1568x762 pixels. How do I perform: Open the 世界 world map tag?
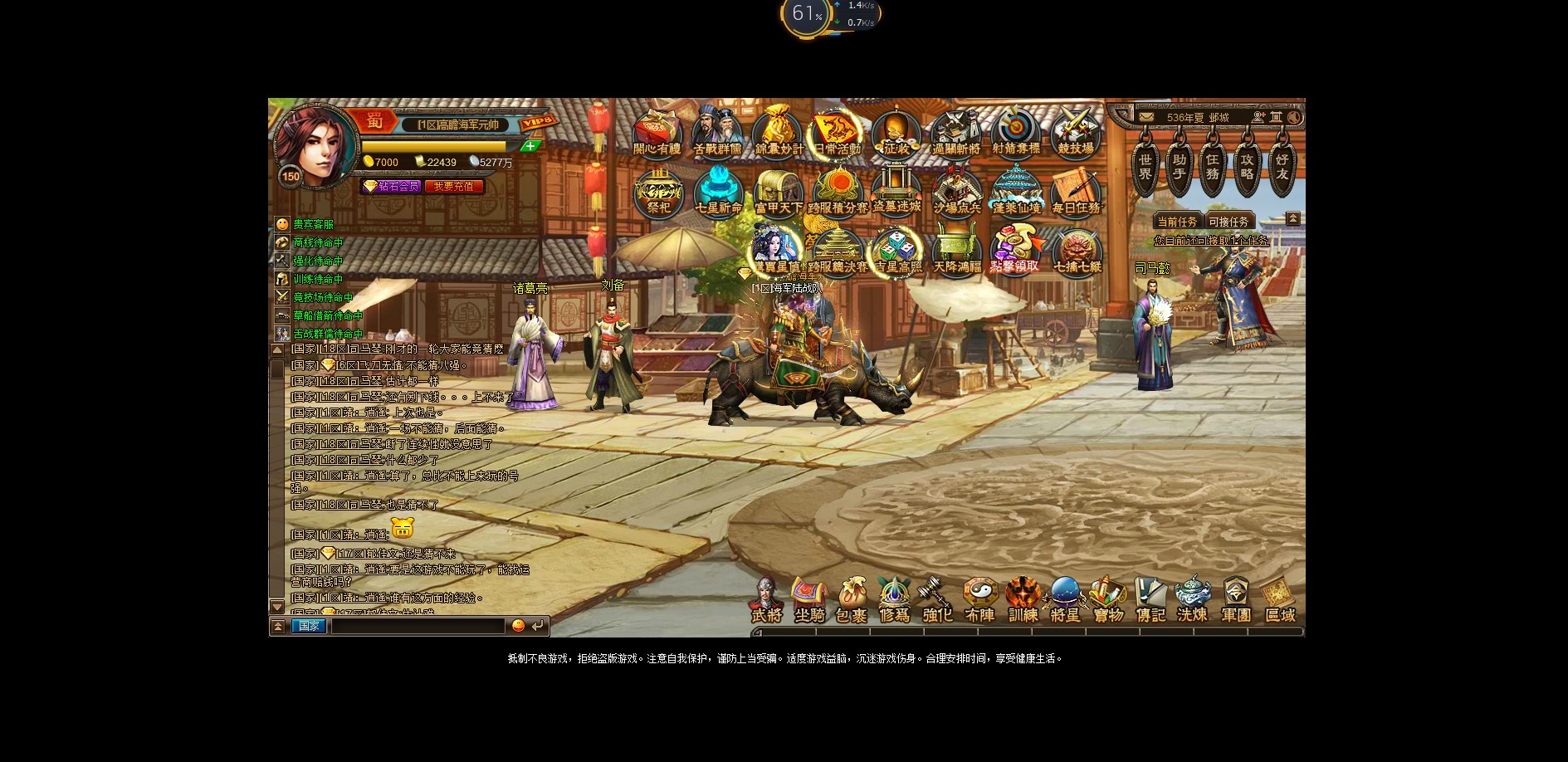tap(1145, 167)
